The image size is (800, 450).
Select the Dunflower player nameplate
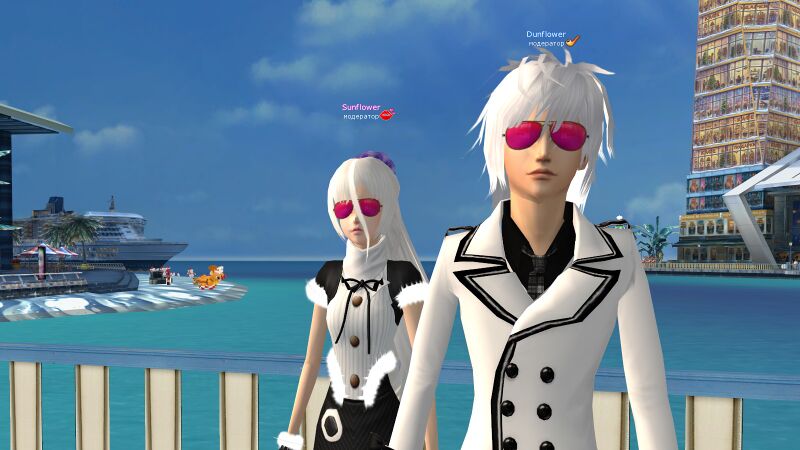pos(546,34)
